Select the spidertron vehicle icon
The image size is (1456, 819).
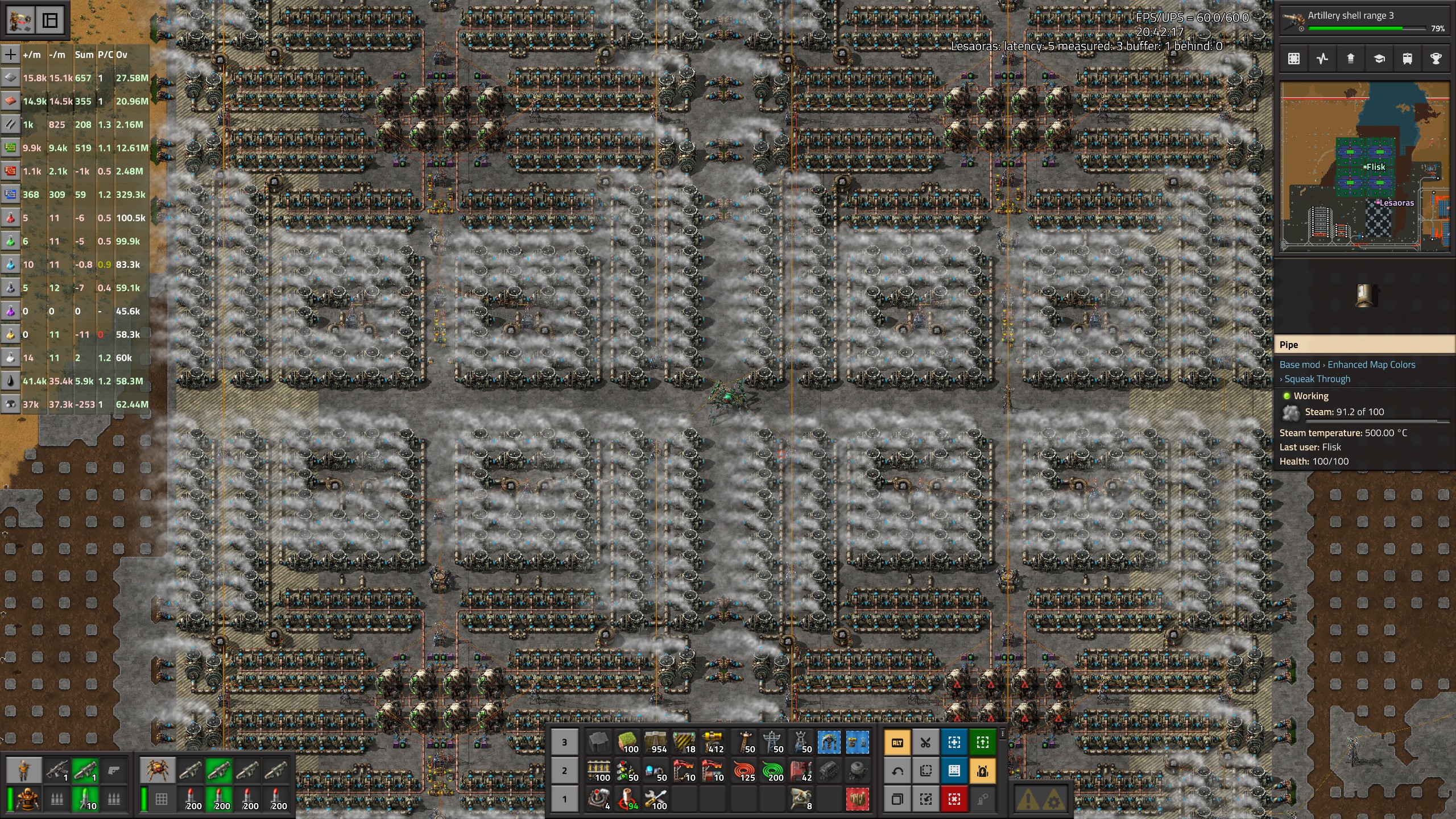coord(156,771)
